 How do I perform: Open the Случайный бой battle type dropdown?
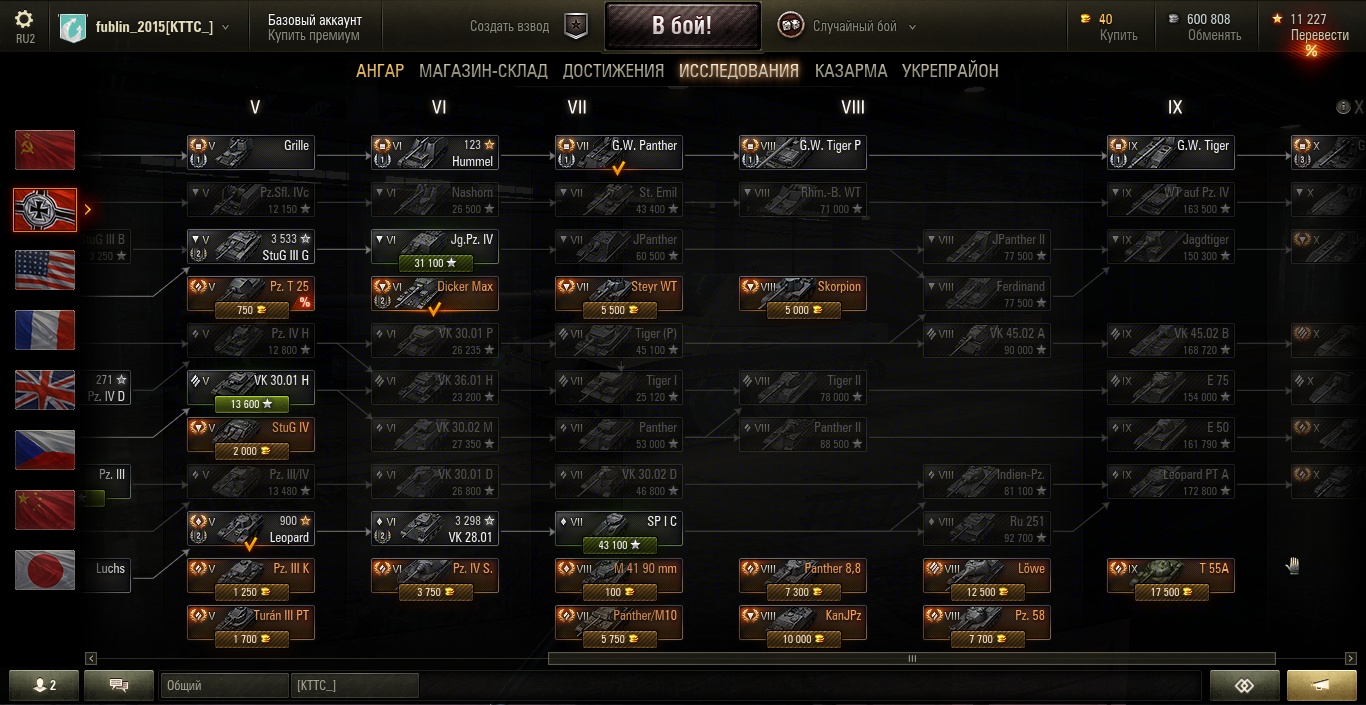tap(849, 27)
